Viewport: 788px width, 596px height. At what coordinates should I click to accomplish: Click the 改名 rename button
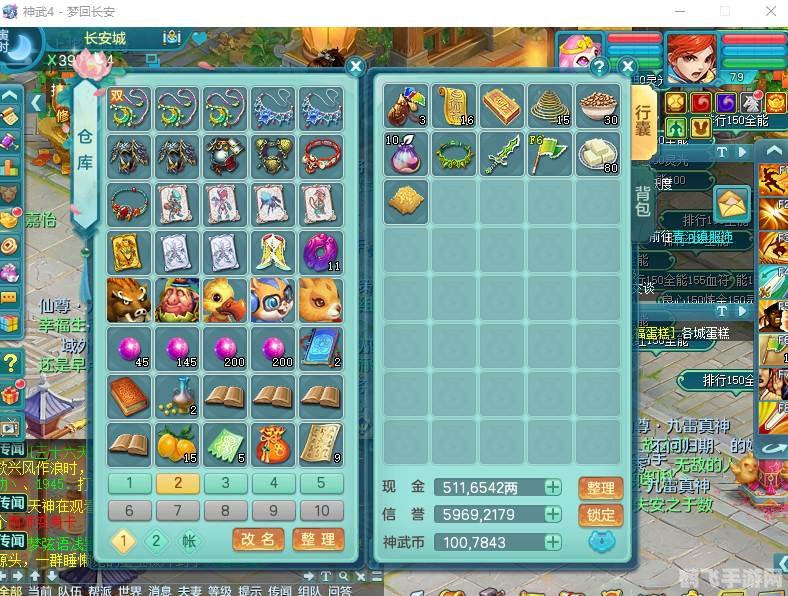click(x=258, y=540)
